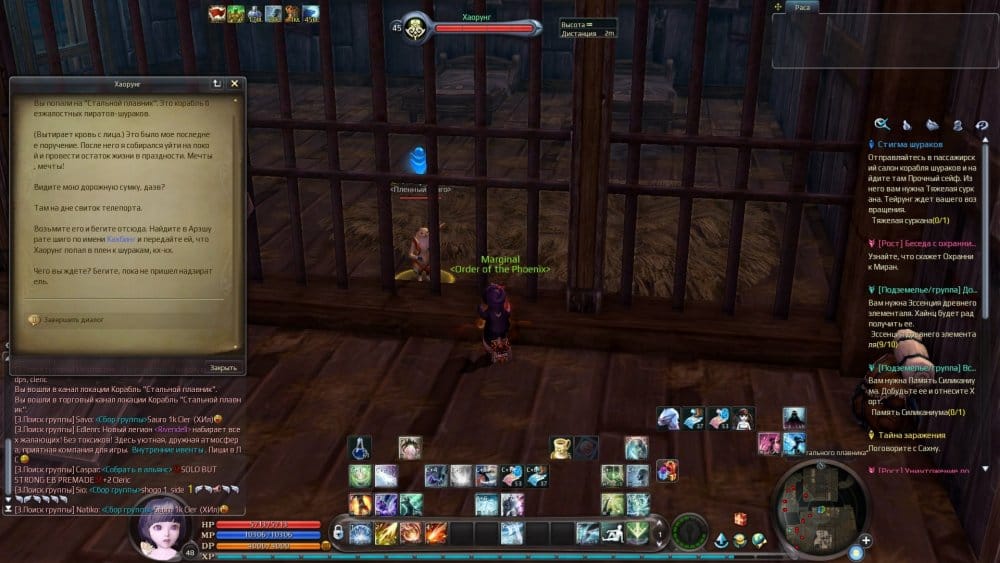Click the "Закрыть" button in the dialogue window
The width and height of the screenshot is (1000, 563).
pyautogui.click(x=223, y=367)
